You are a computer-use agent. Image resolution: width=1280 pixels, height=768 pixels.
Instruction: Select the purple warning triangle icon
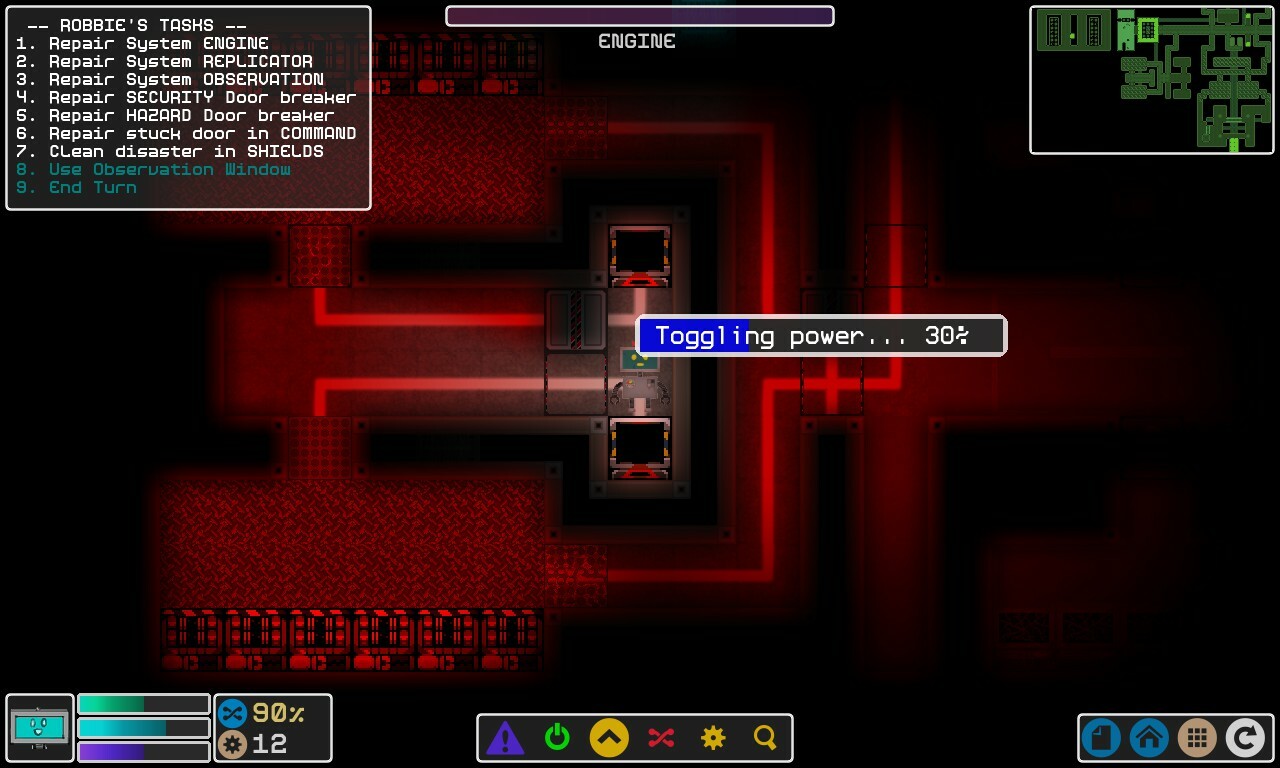(506, 737)
